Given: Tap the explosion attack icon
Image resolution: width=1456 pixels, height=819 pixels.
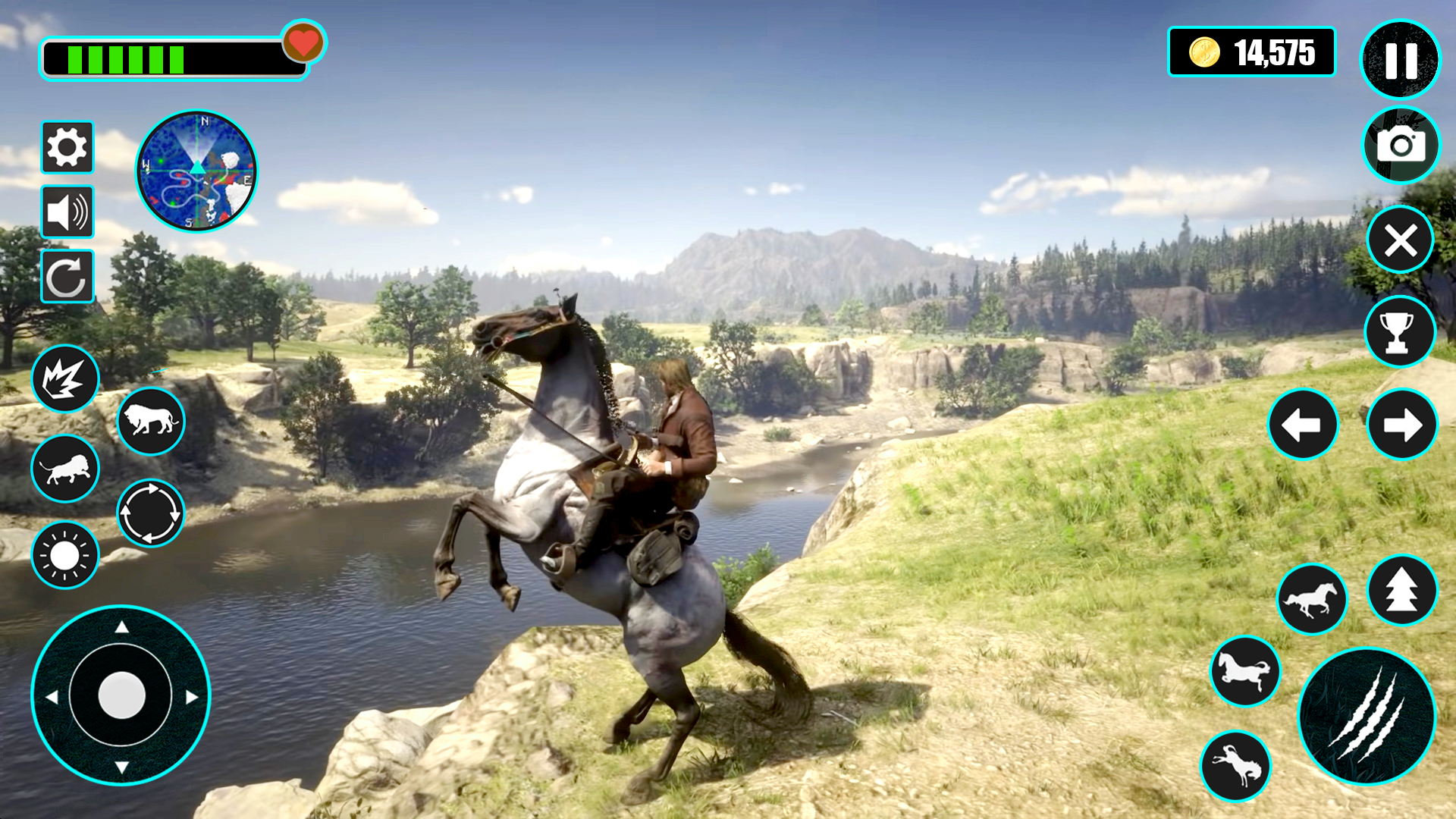Looking at the screenshot, I should coord(65,380).
